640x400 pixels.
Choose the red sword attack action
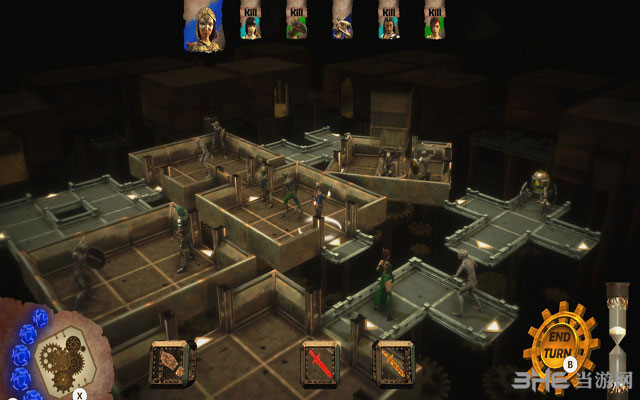pyautogui.click(x=319, y=362)
